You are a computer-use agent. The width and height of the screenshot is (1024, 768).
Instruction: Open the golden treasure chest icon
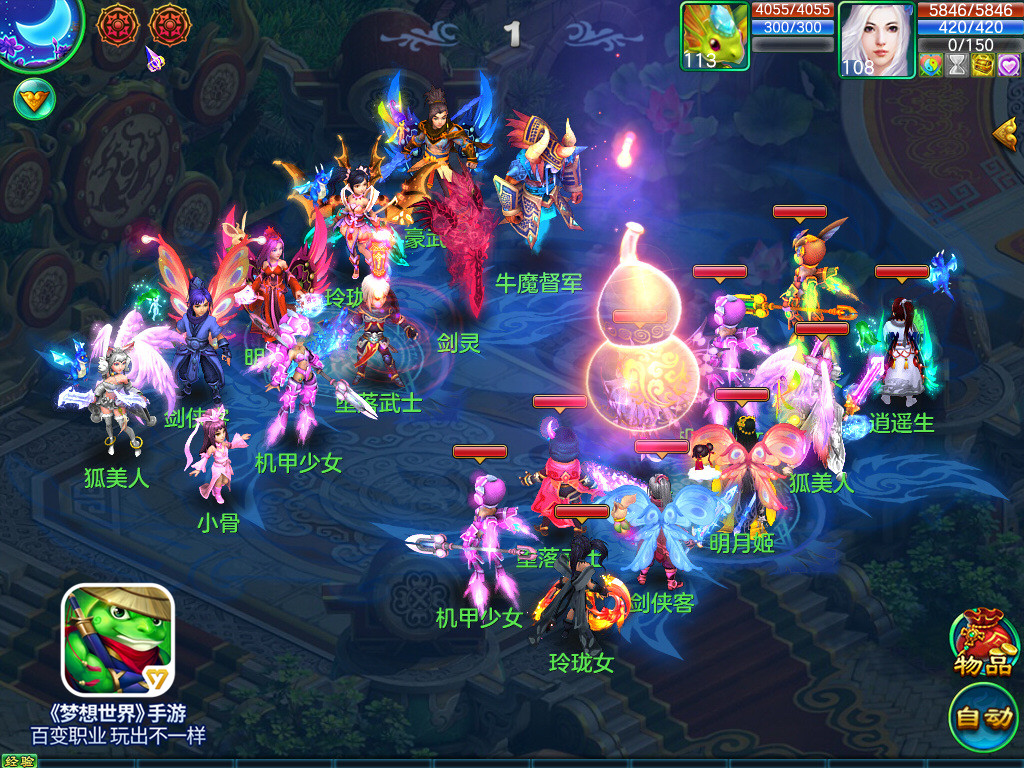pos(983,65)
